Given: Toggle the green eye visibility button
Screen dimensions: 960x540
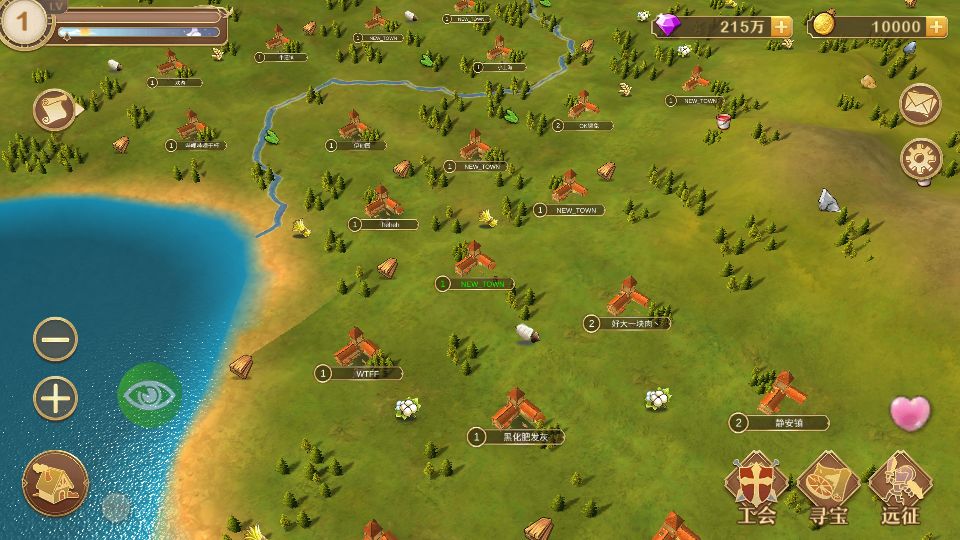Looking at the screenshot, I should [150, 394].
